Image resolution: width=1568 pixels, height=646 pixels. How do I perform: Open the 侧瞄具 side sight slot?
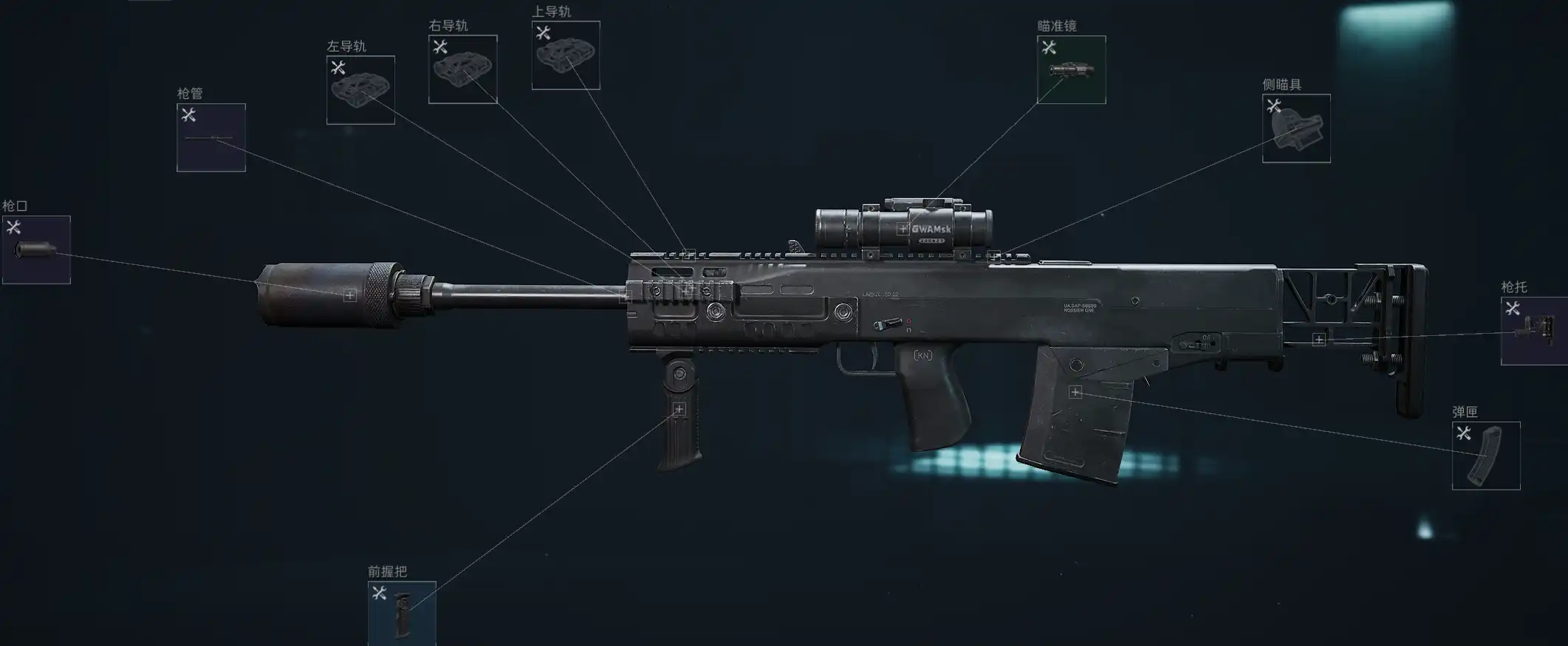point(1296,128)
